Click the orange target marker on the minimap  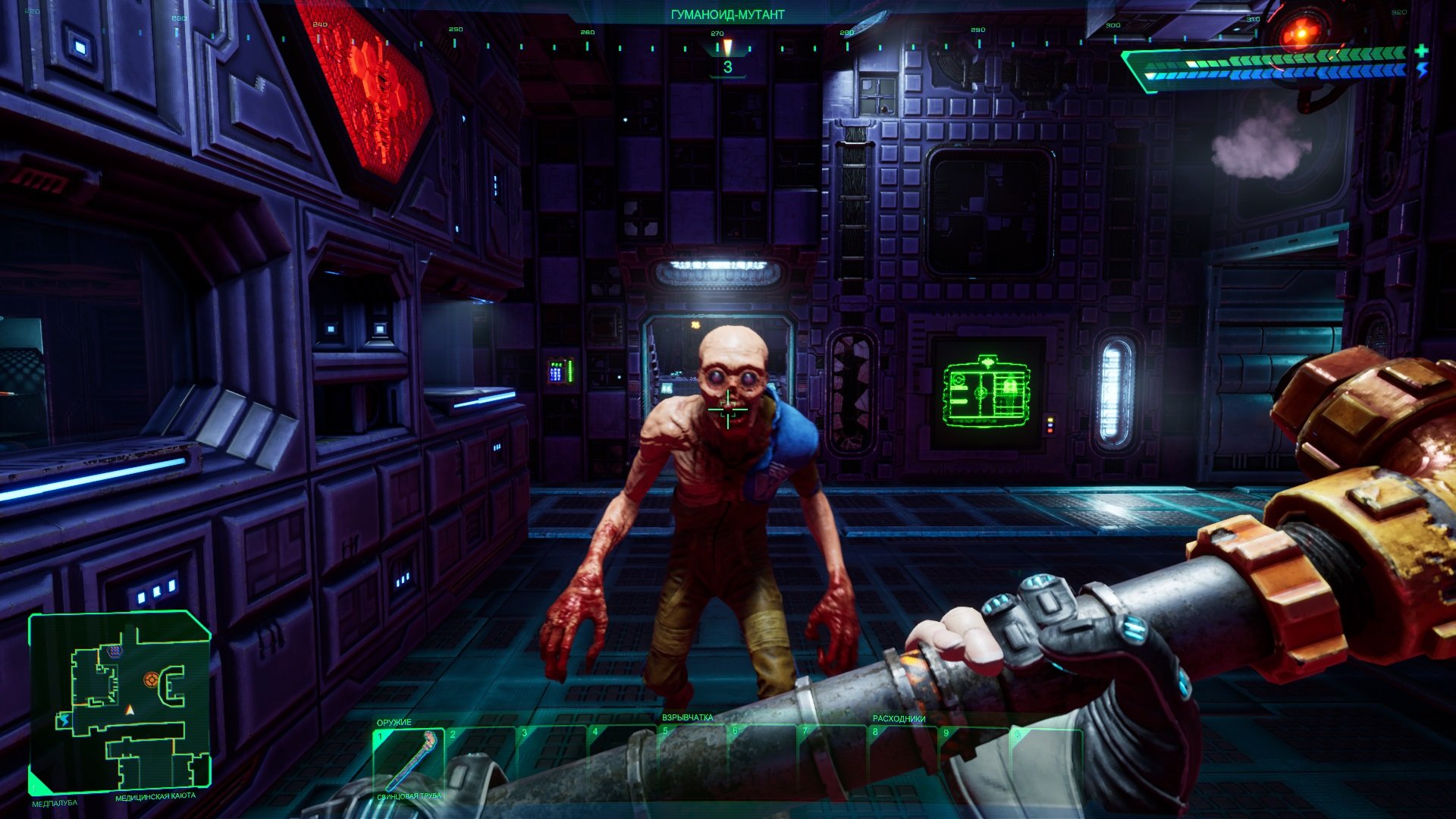pyautogui.click(x=152, y=679)
